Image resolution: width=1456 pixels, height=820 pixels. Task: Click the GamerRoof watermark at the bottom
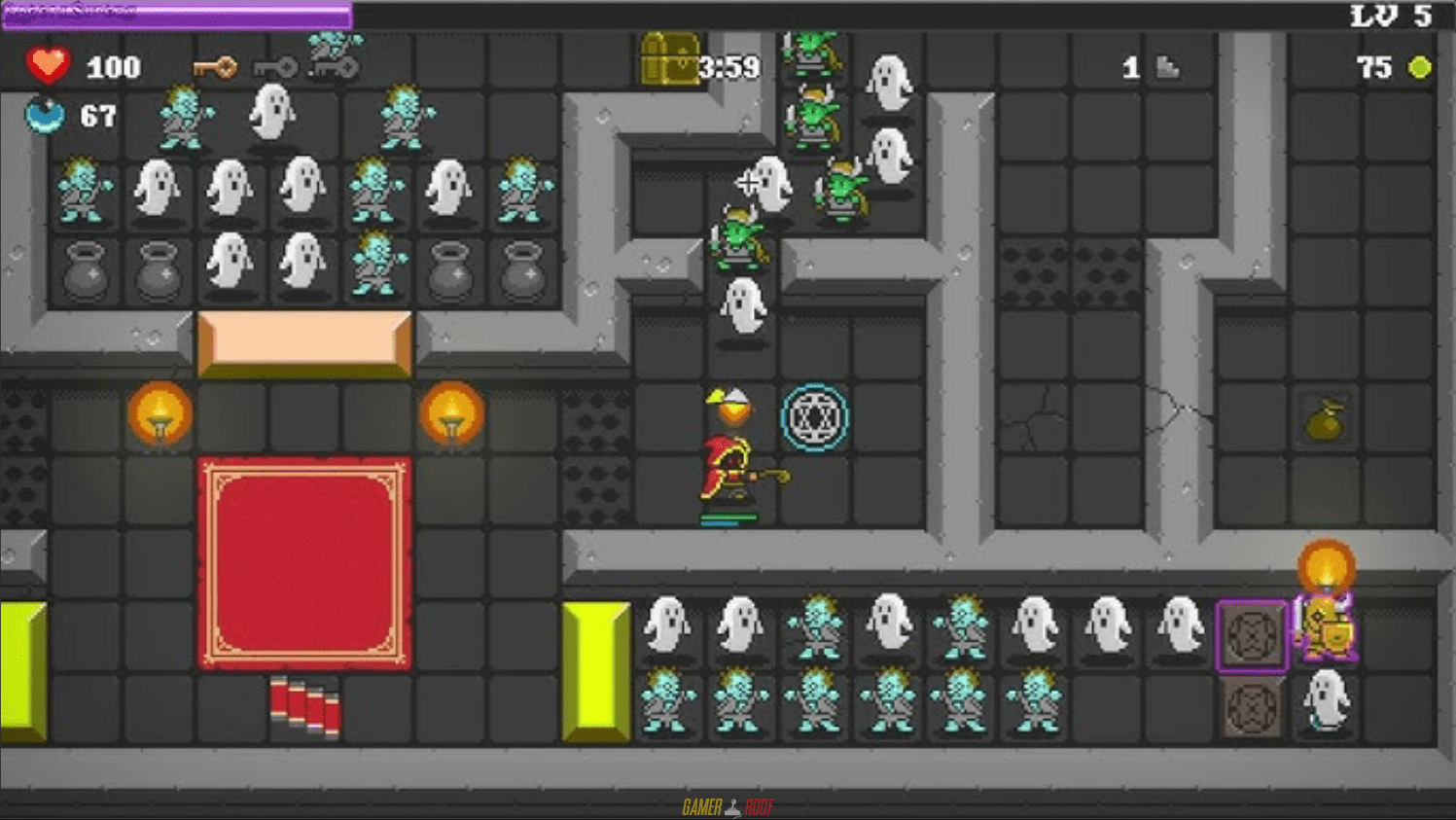click(x=728, y=804)
